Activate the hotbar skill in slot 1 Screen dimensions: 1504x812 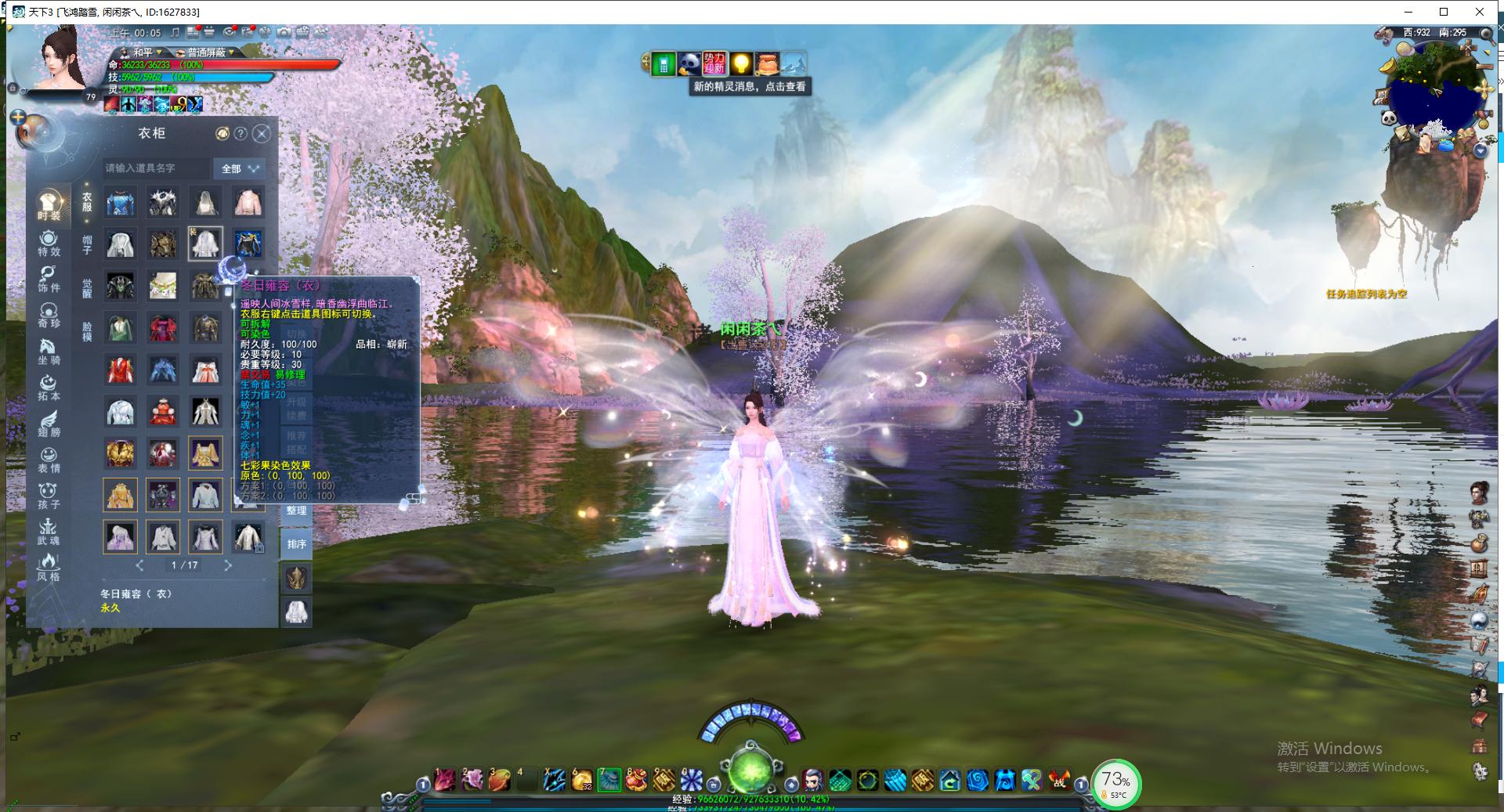(x=446, y=779)
